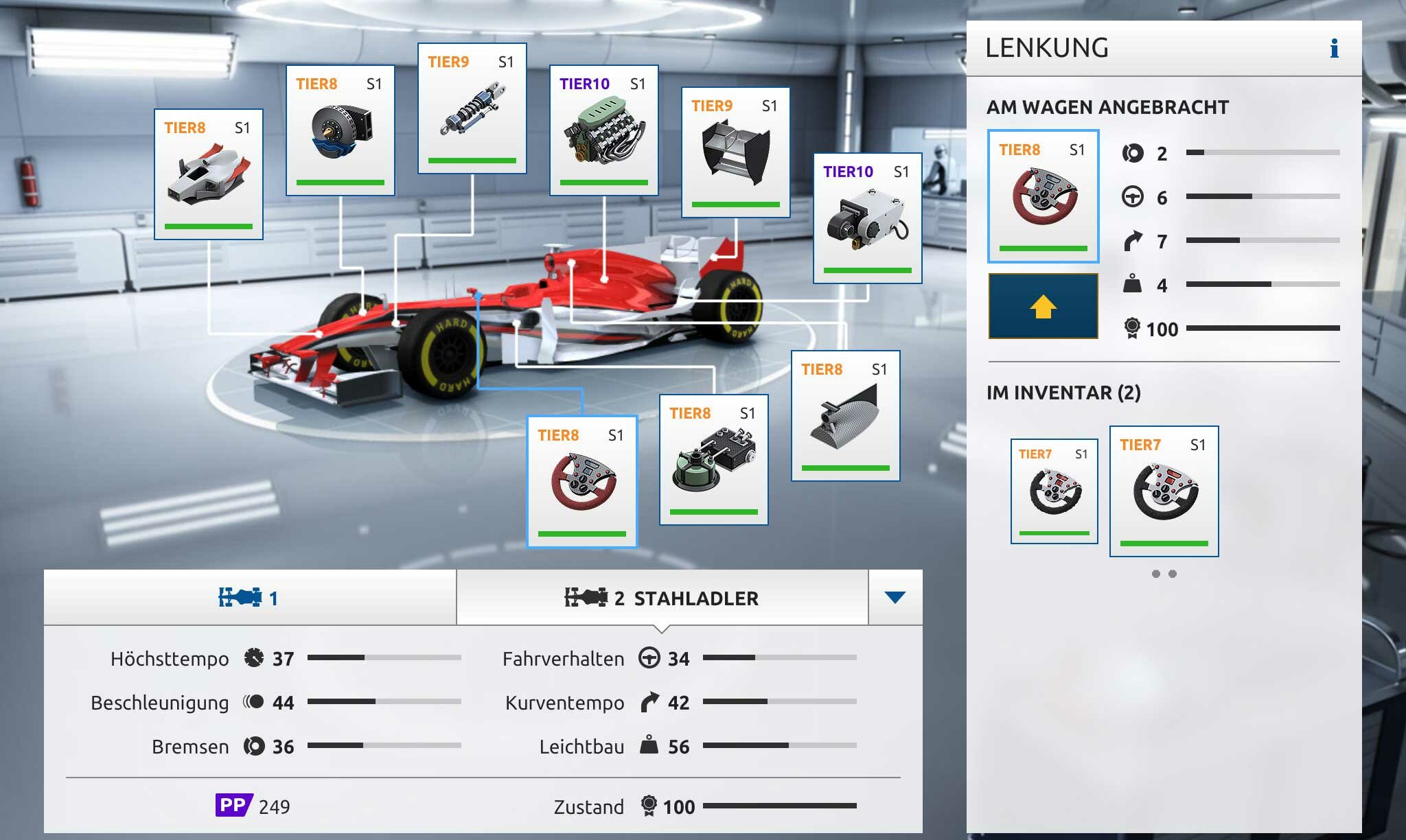Open the TIER8 carbon chassis part slot
1406x840 pixels.
tap(846, 416)
